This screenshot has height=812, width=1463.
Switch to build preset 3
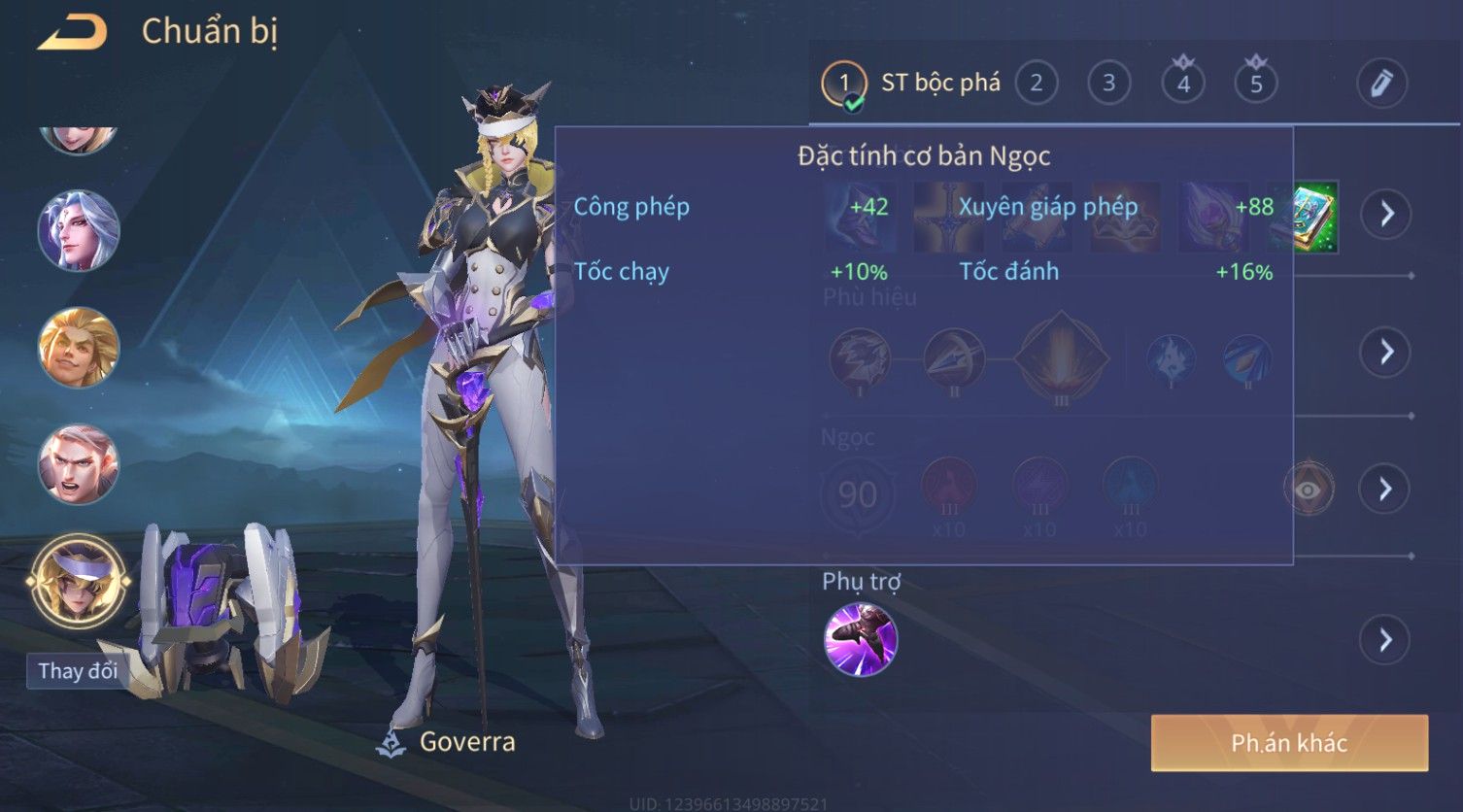(1108, 84)
